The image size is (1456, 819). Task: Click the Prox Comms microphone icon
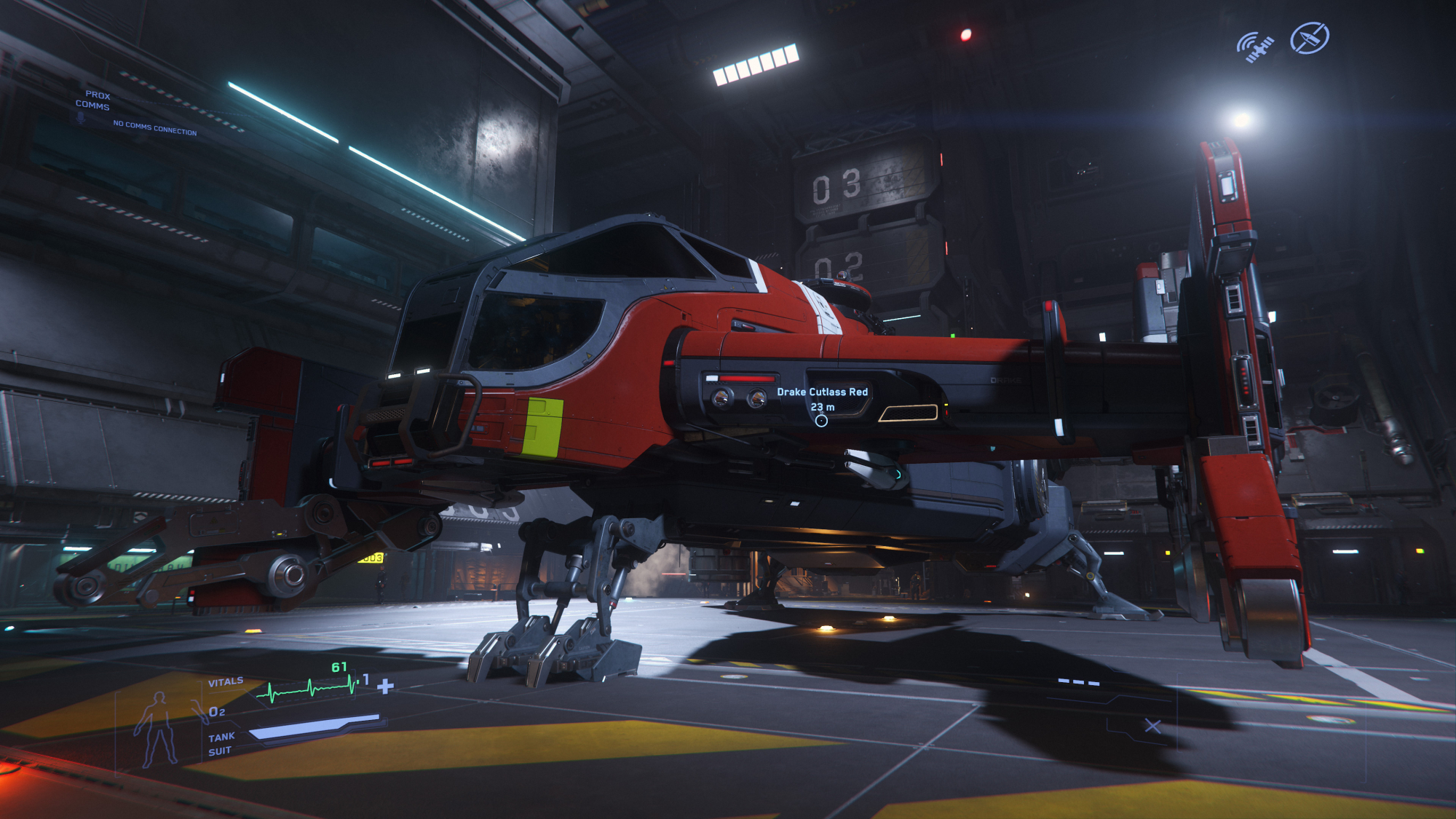(81, 118)
